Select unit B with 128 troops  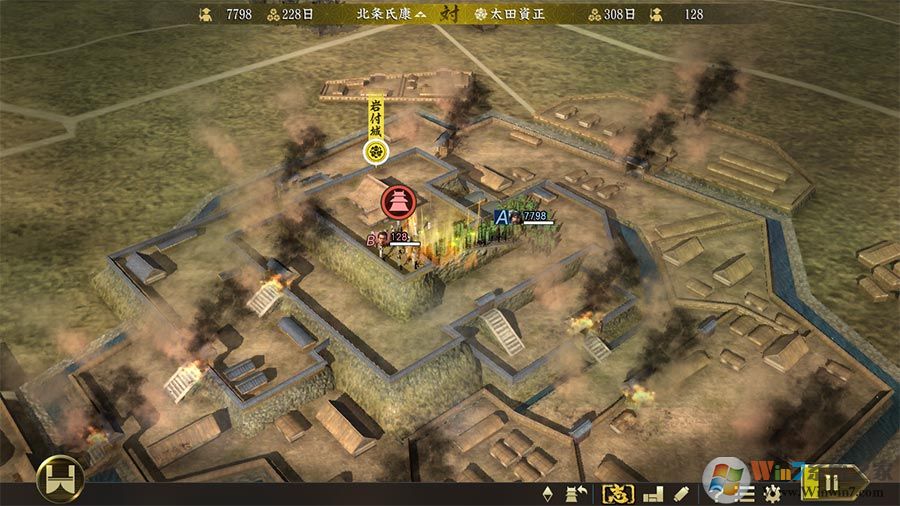[372, 238]
